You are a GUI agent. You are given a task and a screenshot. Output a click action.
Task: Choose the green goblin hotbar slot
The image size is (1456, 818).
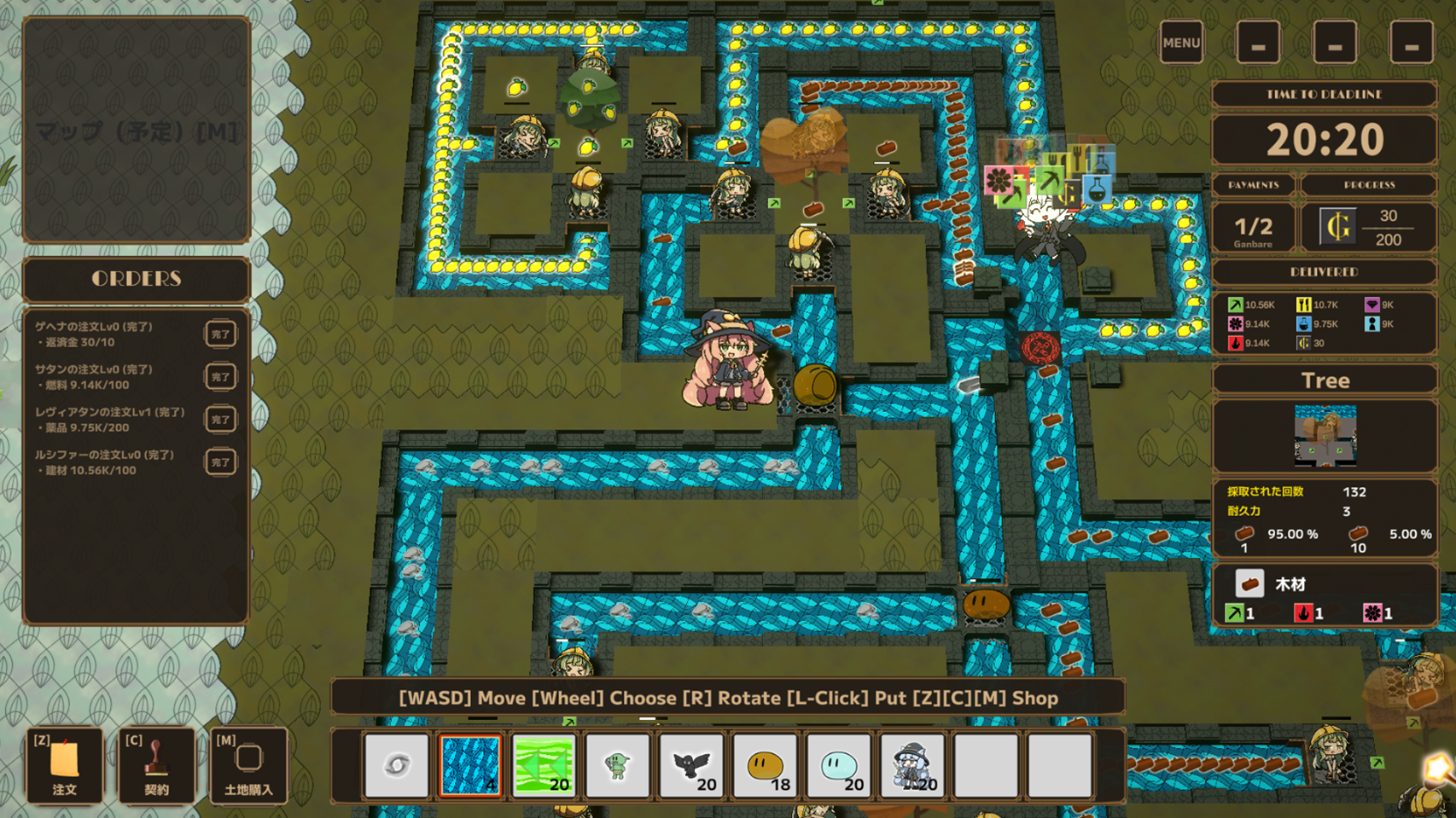(617, 765)
